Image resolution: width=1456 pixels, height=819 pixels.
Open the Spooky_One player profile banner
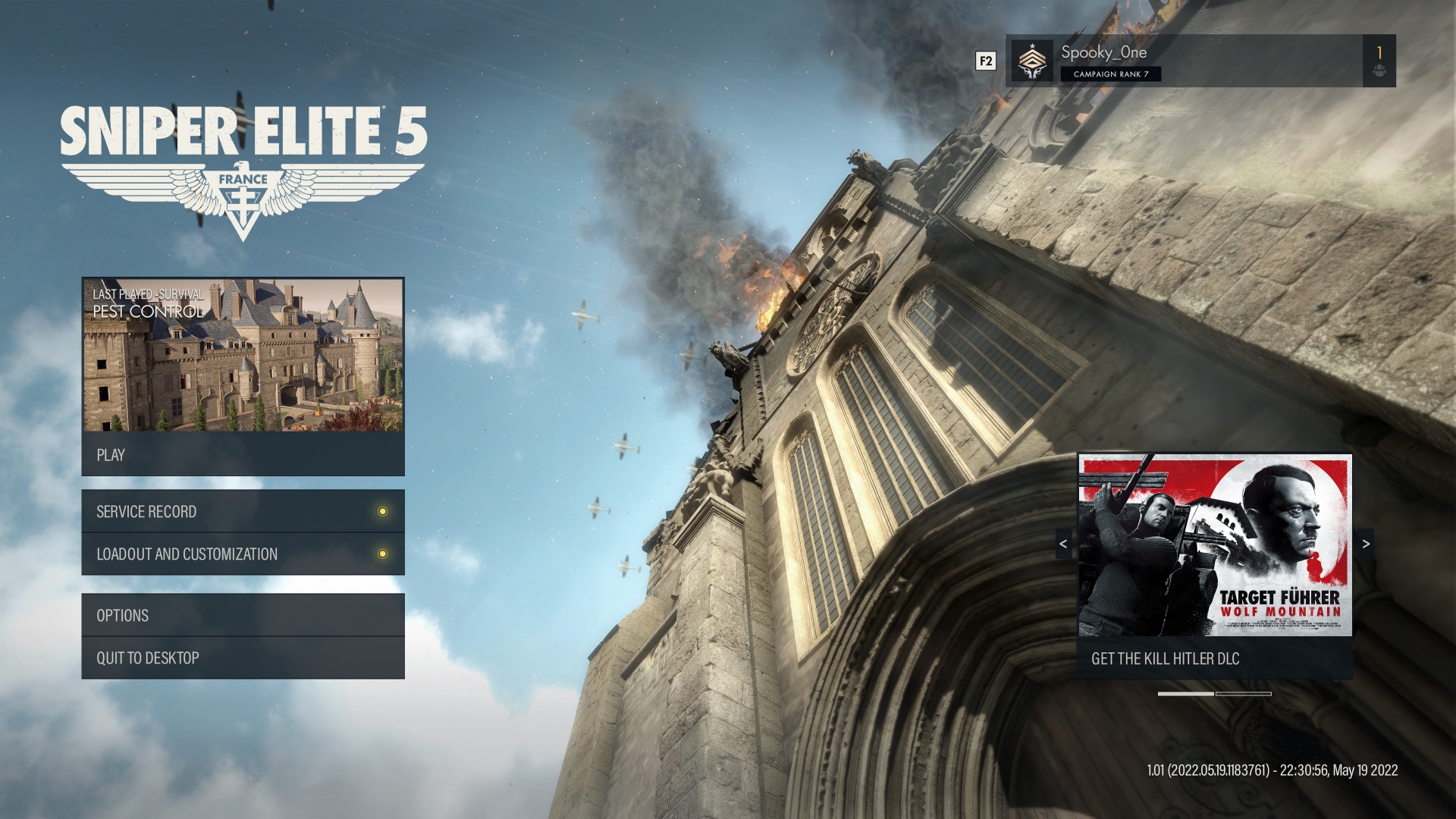click(x=1183, y=61)
